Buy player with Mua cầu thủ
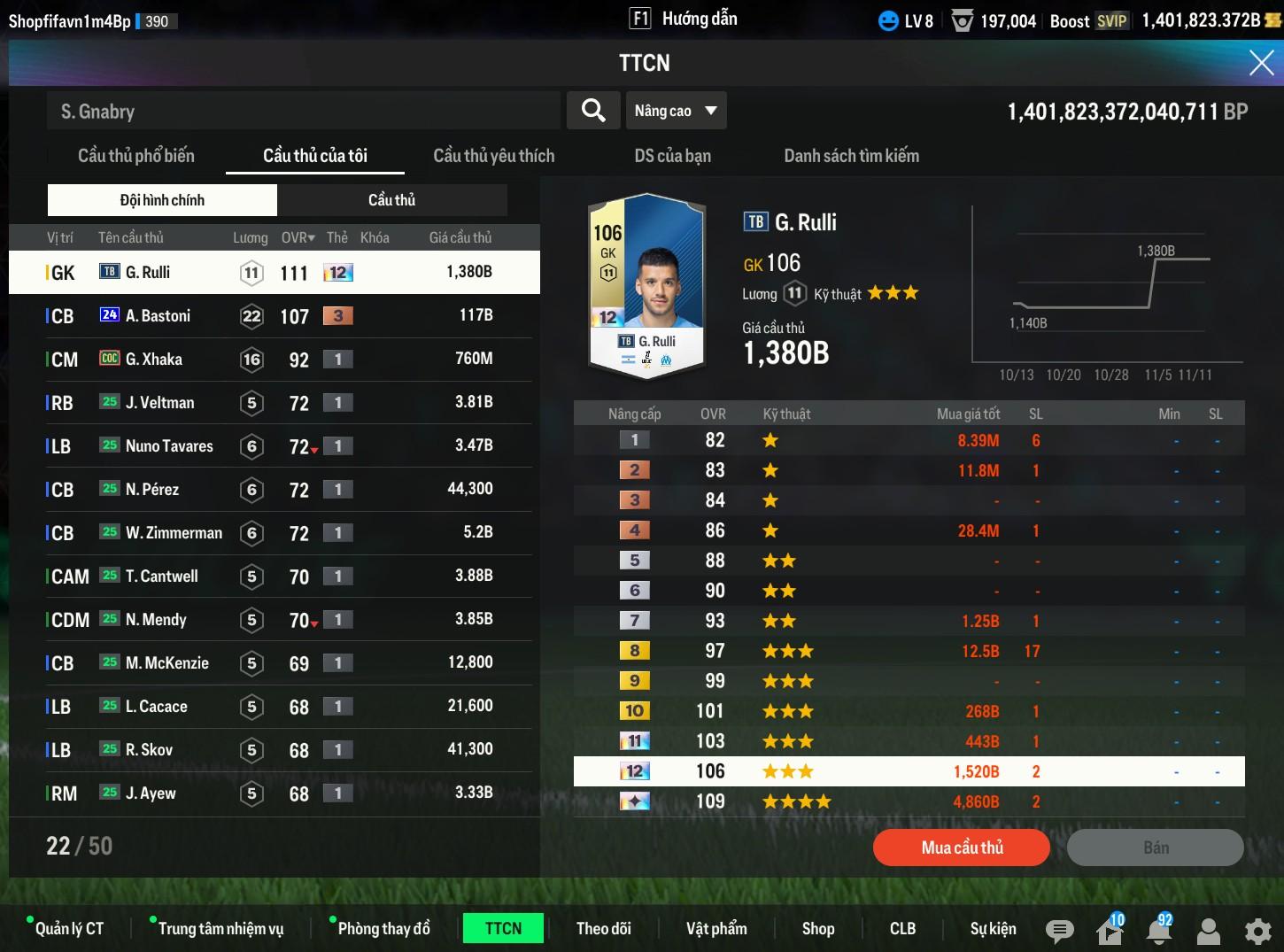 pyautogui.click(x=962, y=848)
